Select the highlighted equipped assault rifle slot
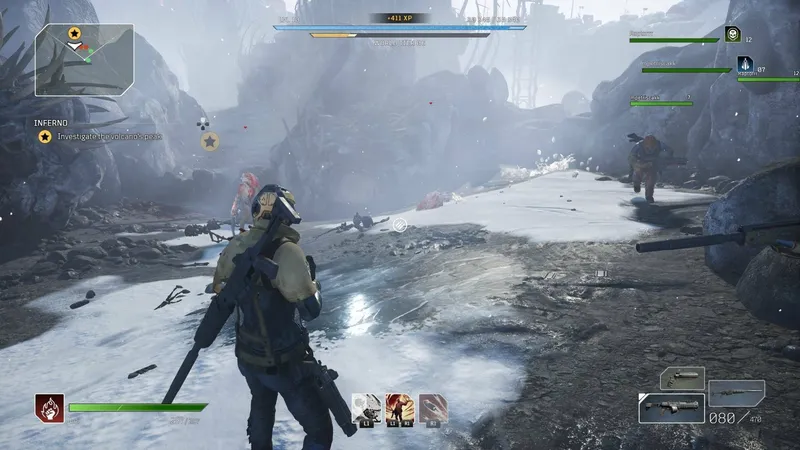This screenshot has width=800, height=450. click(671, 408)
